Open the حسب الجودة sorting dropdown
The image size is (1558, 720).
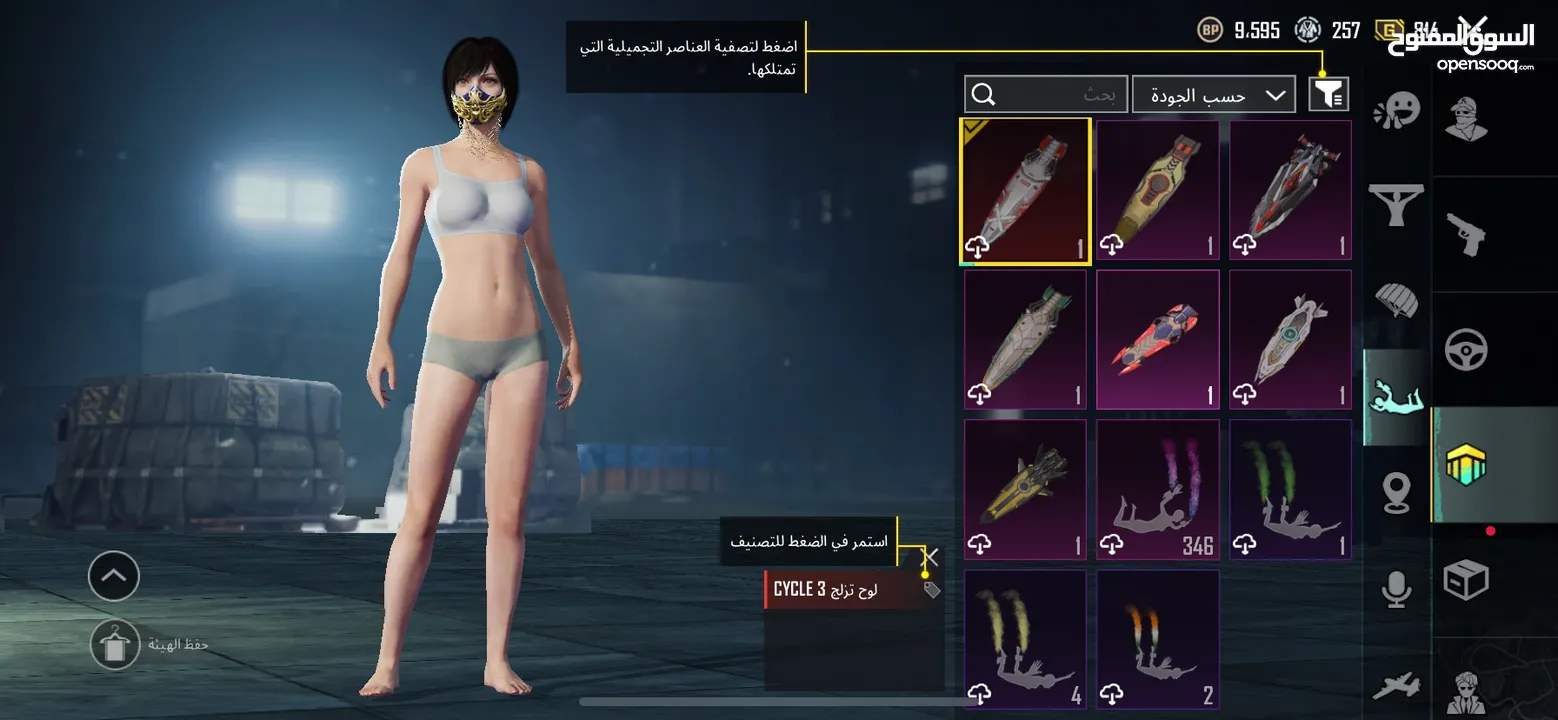click(x=1213, y=93)
